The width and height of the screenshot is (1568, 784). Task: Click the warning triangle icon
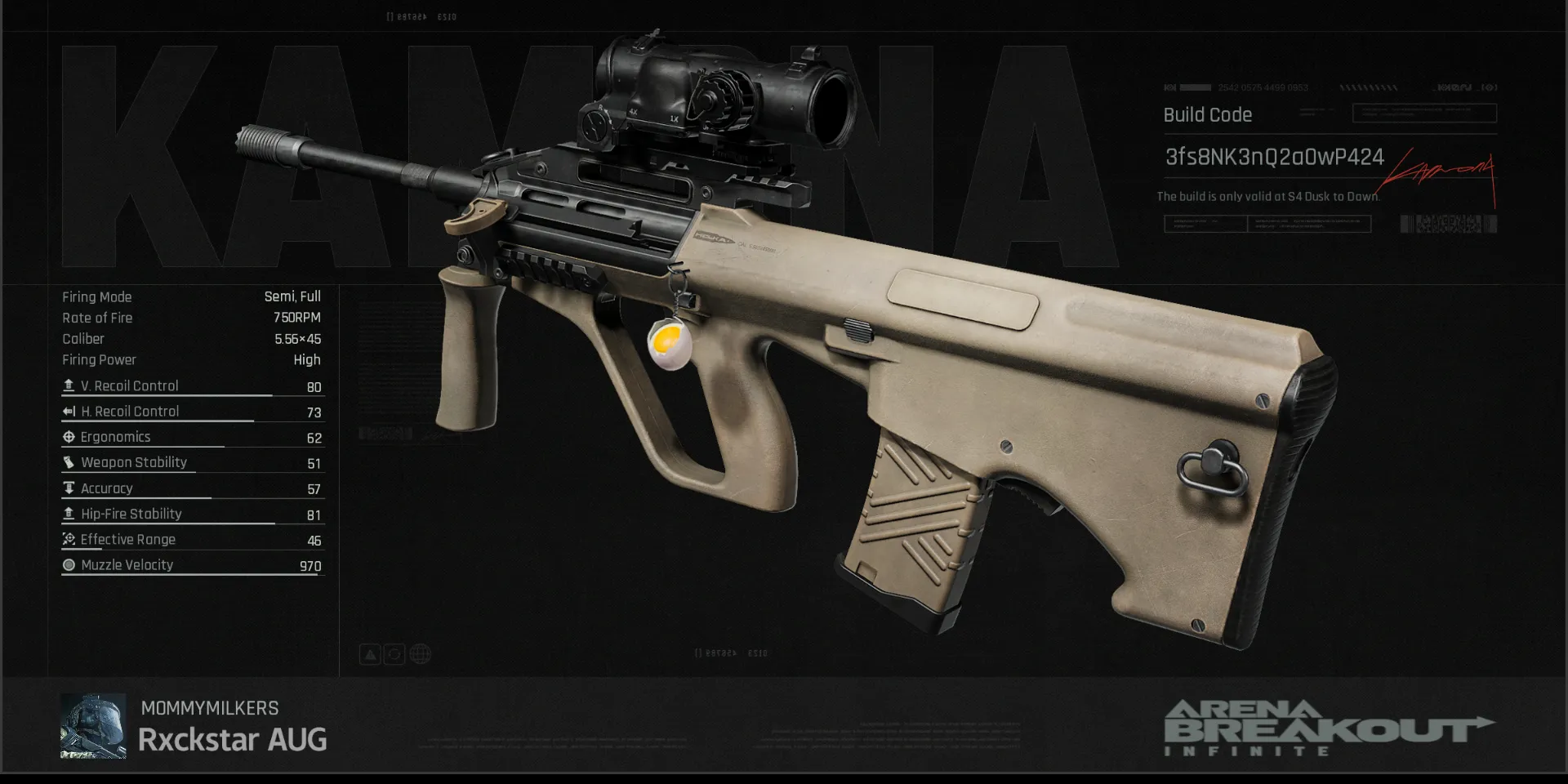coord(370,654)
